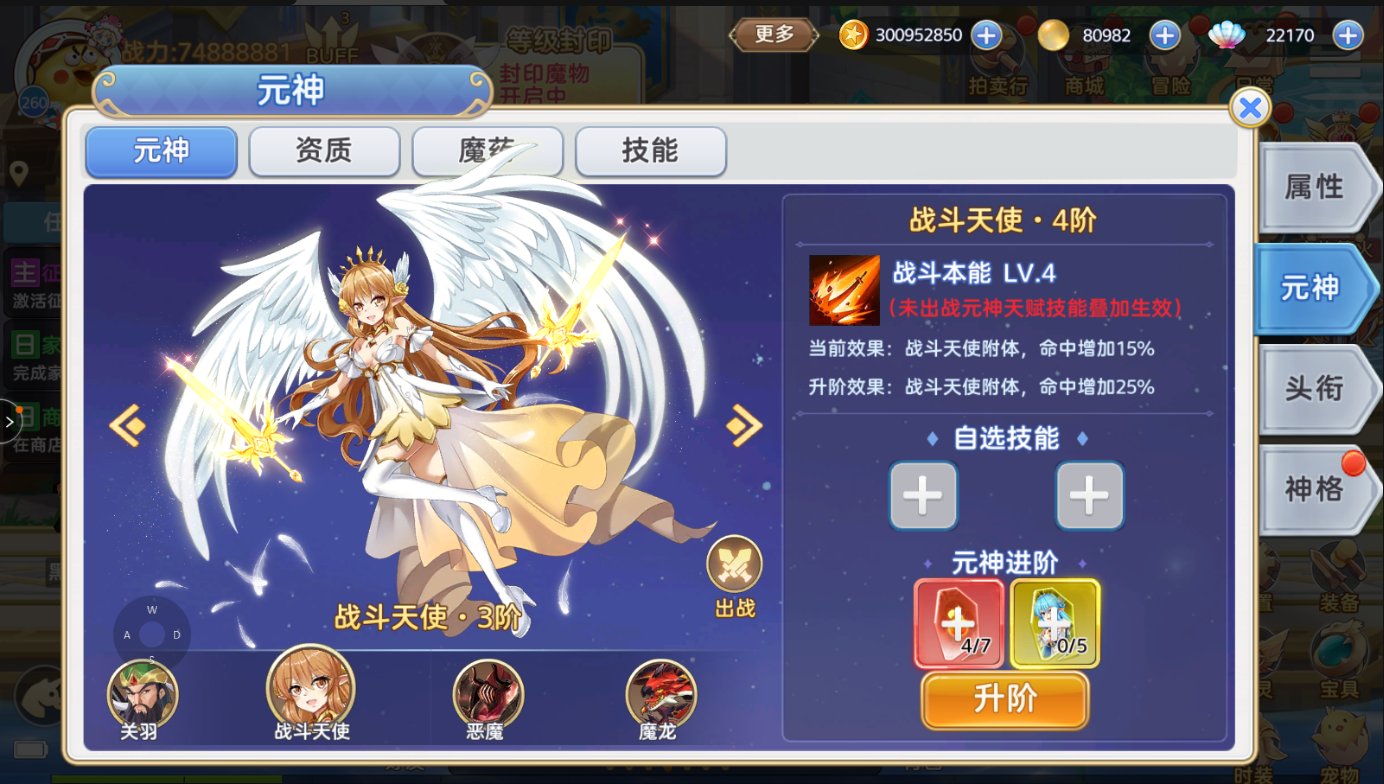Open the 战斗本能 skill icon

click(x=843, y=291)
